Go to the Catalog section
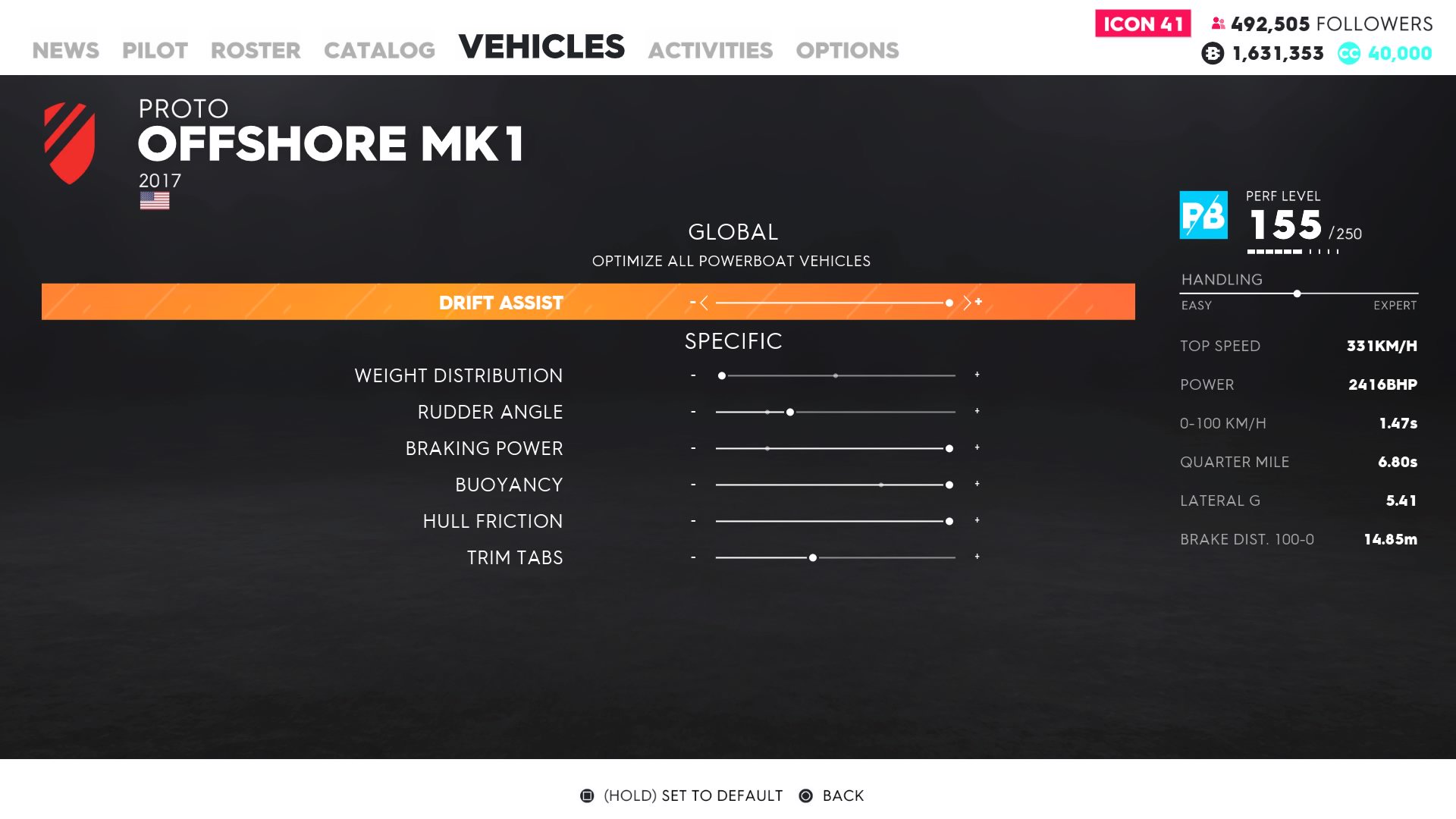Viewport: 1456px width, 819px height. tap(378, 50)
